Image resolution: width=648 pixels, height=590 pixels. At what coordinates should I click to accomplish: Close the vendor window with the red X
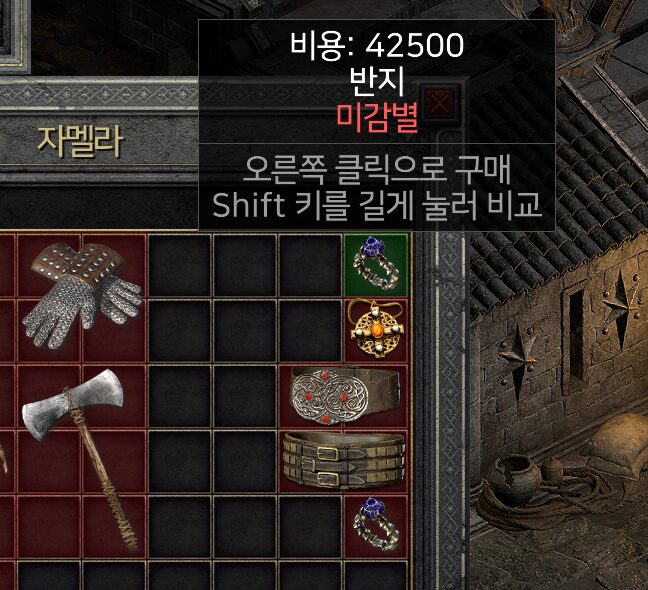click(x=439, y=103)
